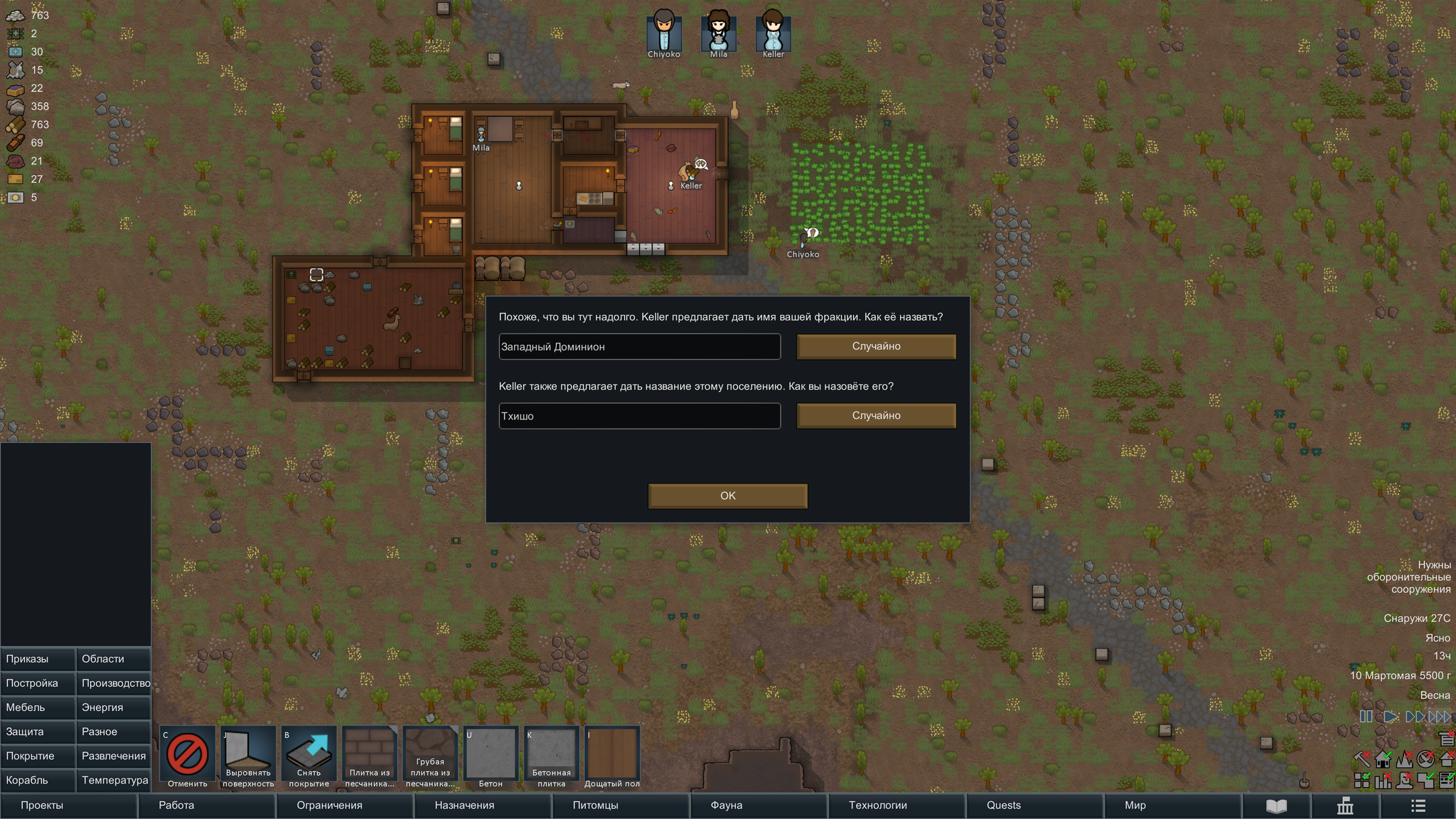Select the Отменить cancel tool

click(188, 756)
